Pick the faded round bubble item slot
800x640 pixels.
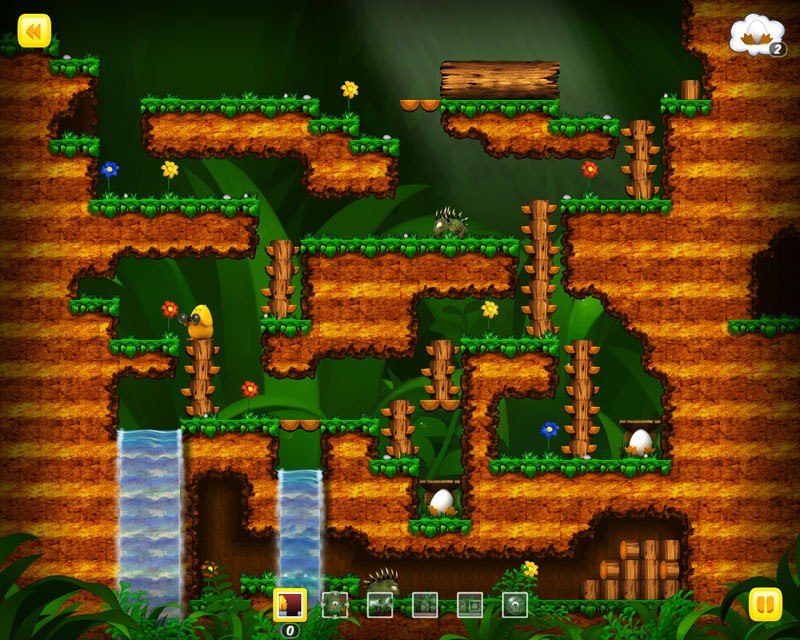[x=515, y=604]
